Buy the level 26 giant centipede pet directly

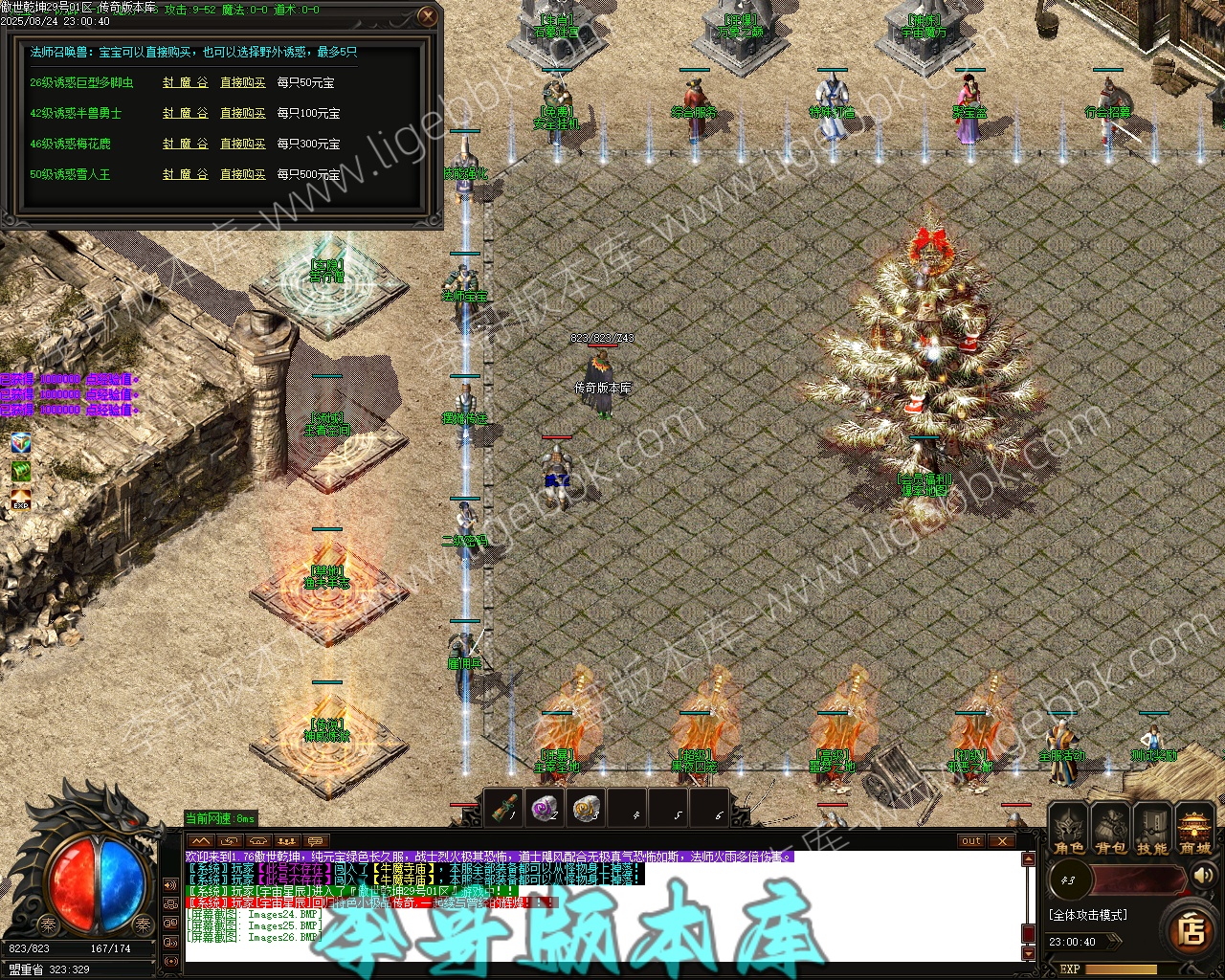pos(243,83)
